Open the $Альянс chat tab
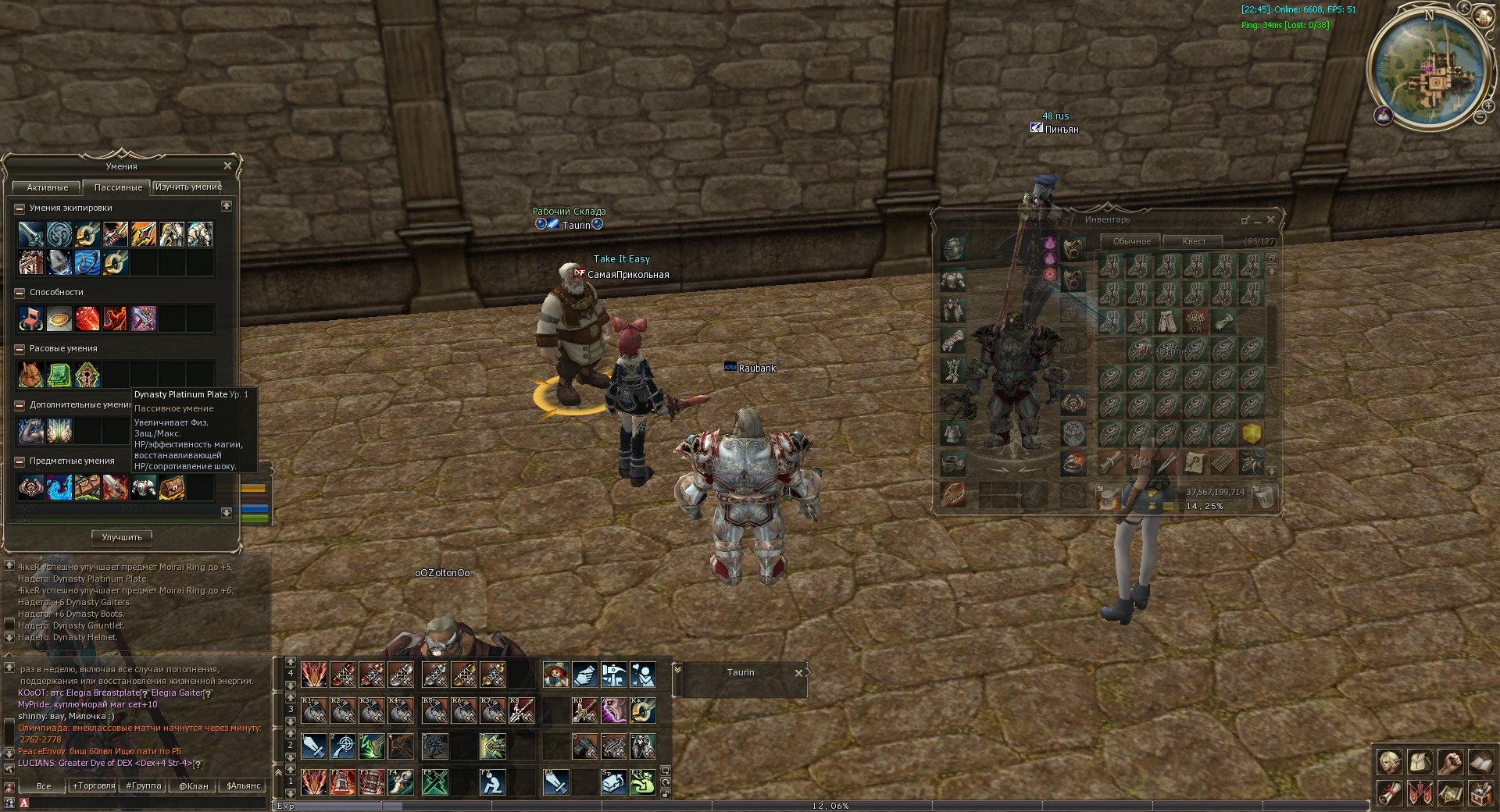Viewport: 1500px width, 812px height. [x=243, y=786]
